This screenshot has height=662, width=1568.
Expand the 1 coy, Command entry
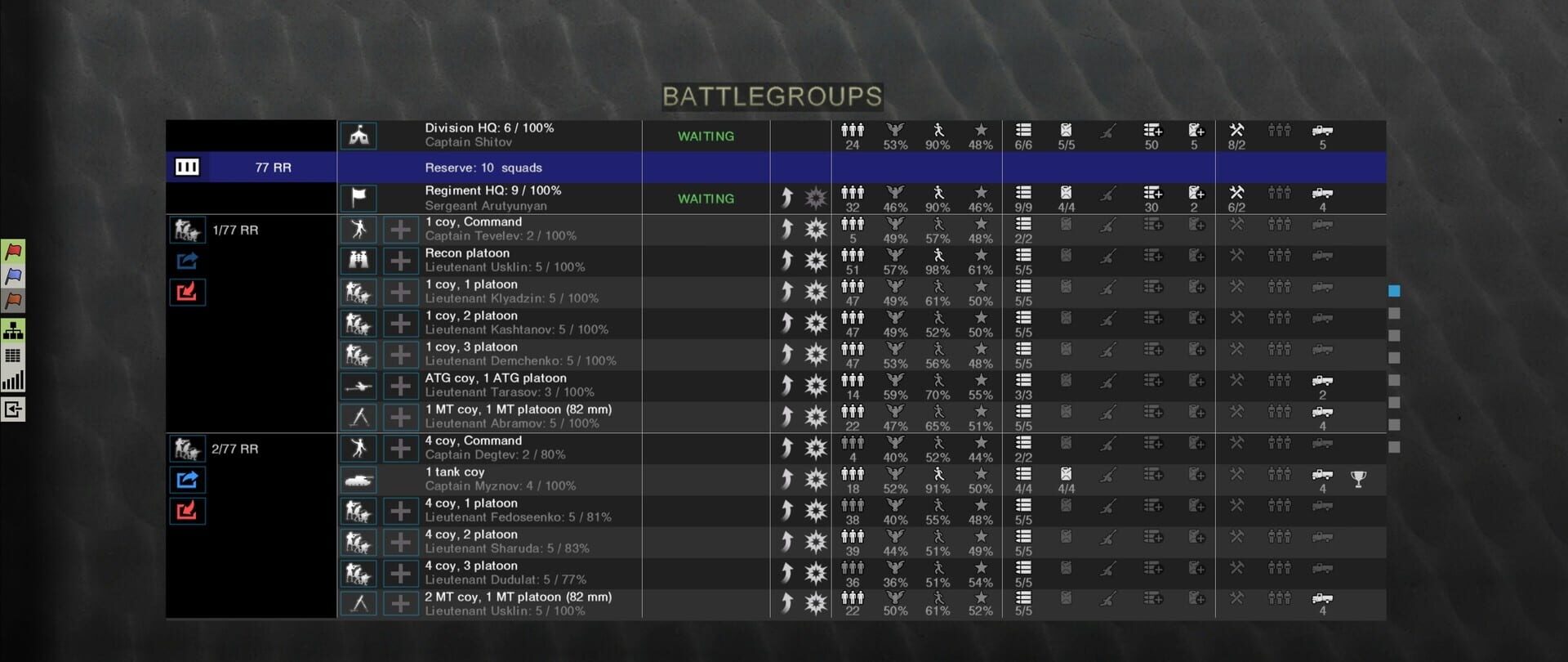point(400,230)
